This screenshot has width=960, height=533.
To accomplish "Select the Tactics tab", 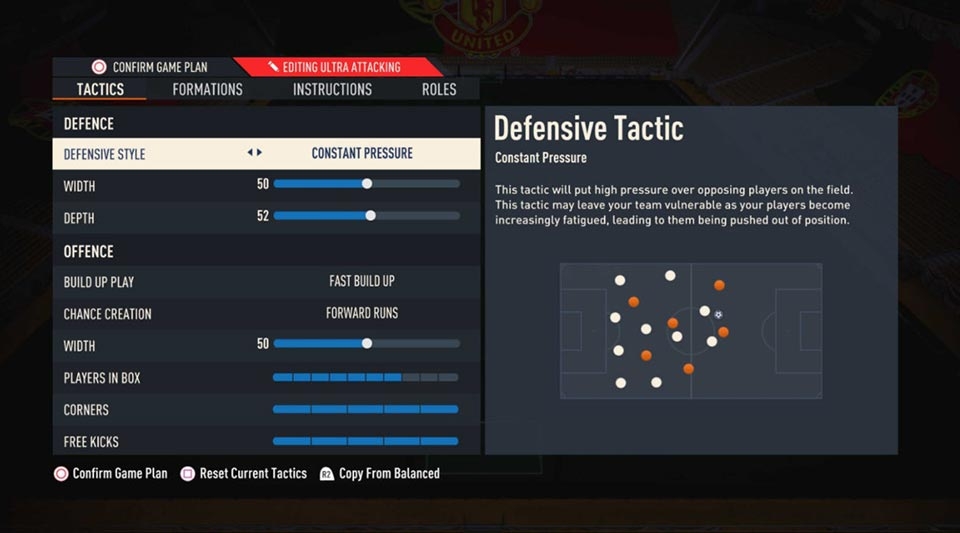I will tap(100, 89).
